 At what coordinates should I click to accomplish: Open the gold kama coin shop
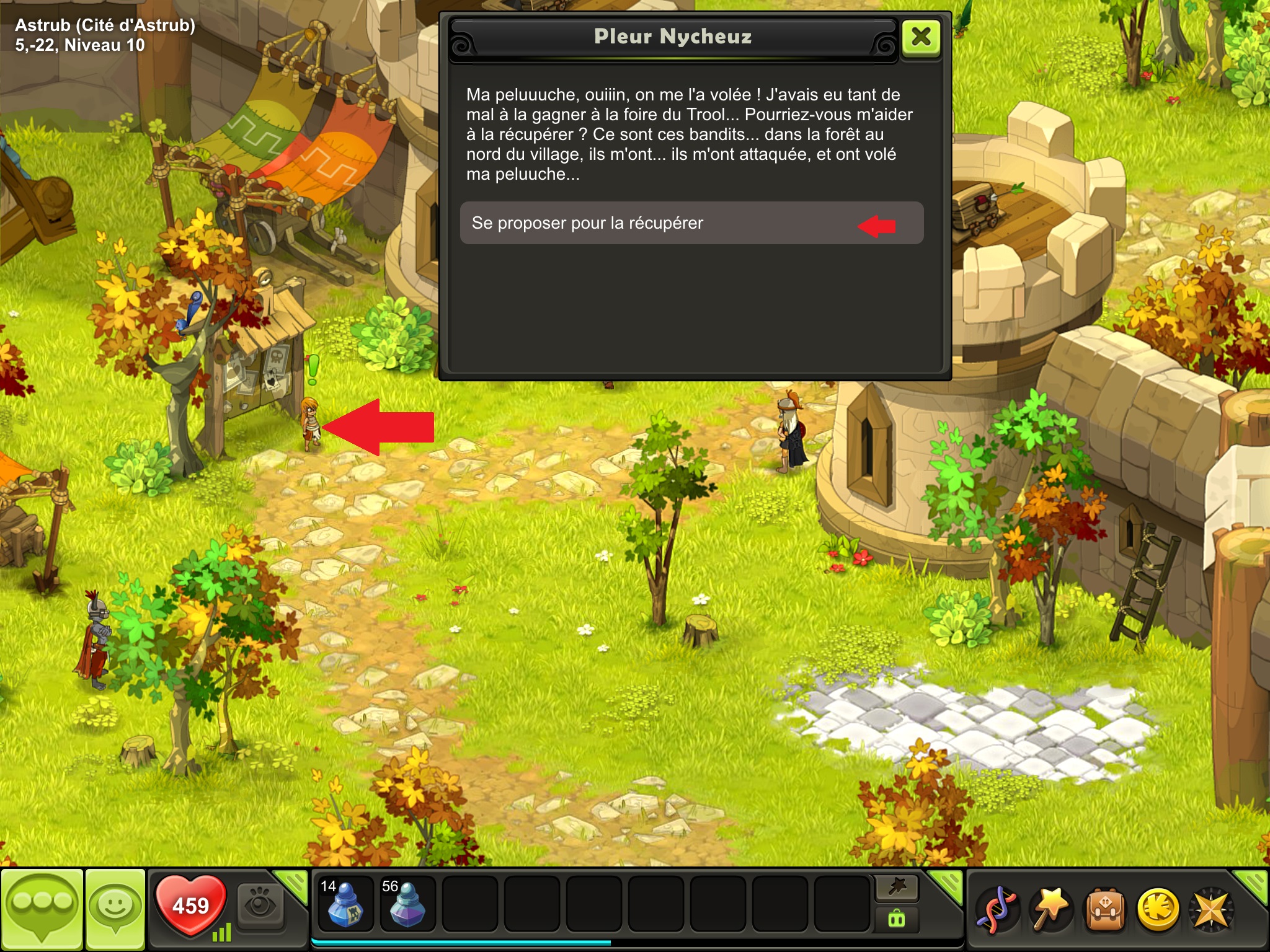tap(1157, 910)
